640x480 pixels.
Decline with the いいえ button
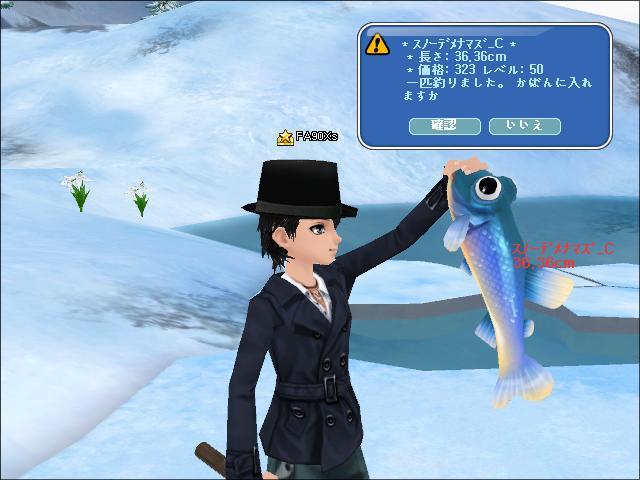click(525, 125)
